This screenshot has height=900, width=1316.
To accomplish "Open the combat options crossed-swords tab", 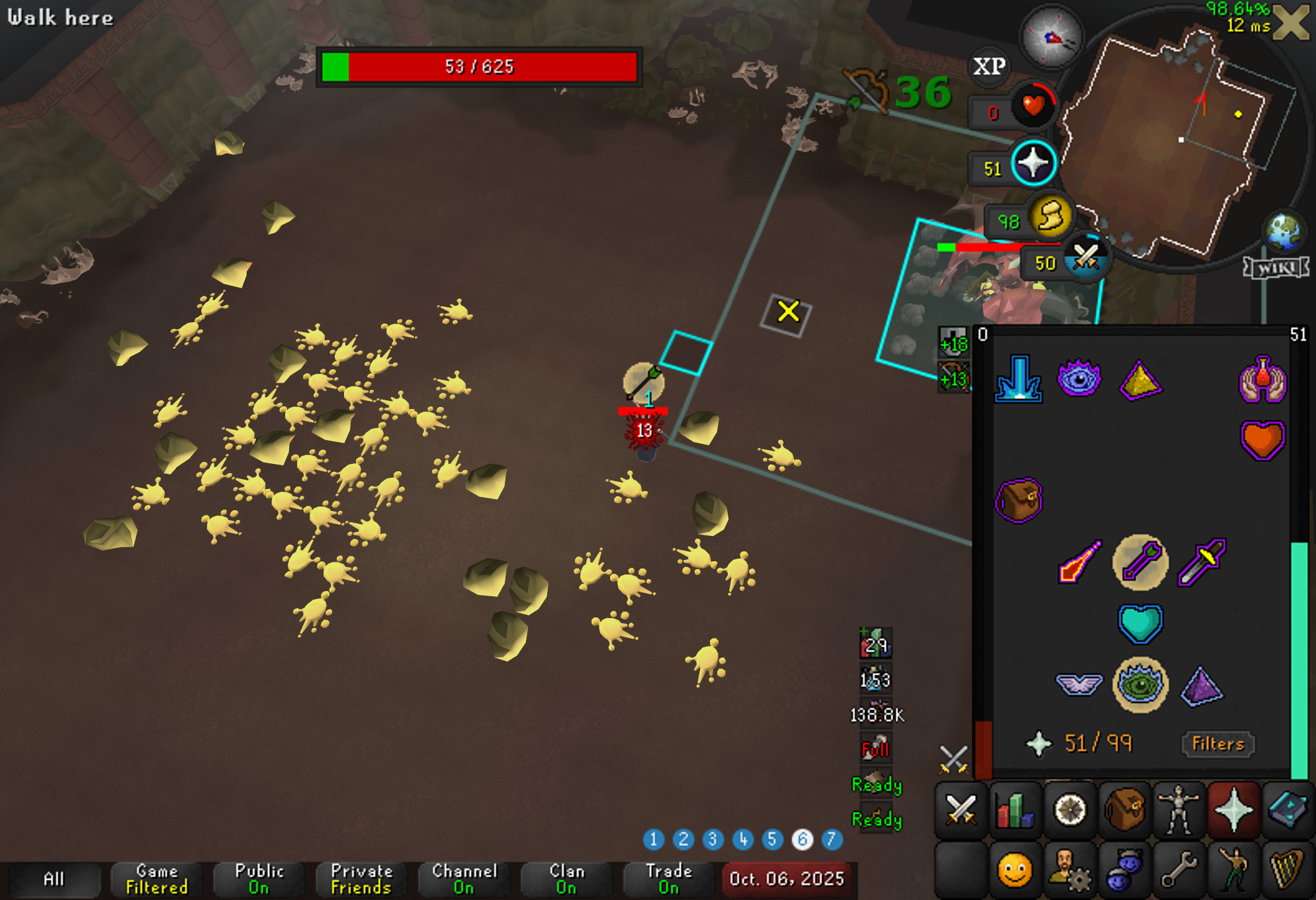I will tap(961, 810).
